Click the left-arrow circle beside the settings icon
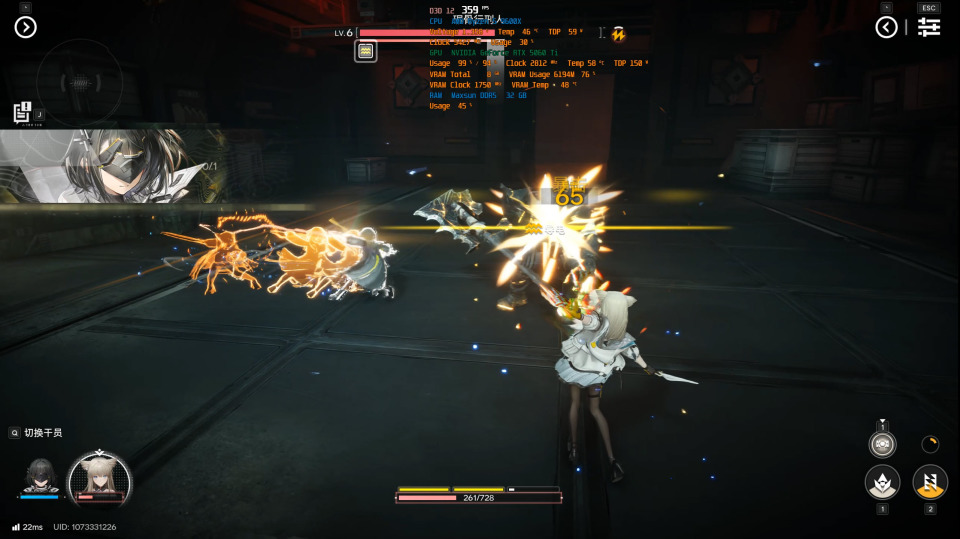 [886, 27]
